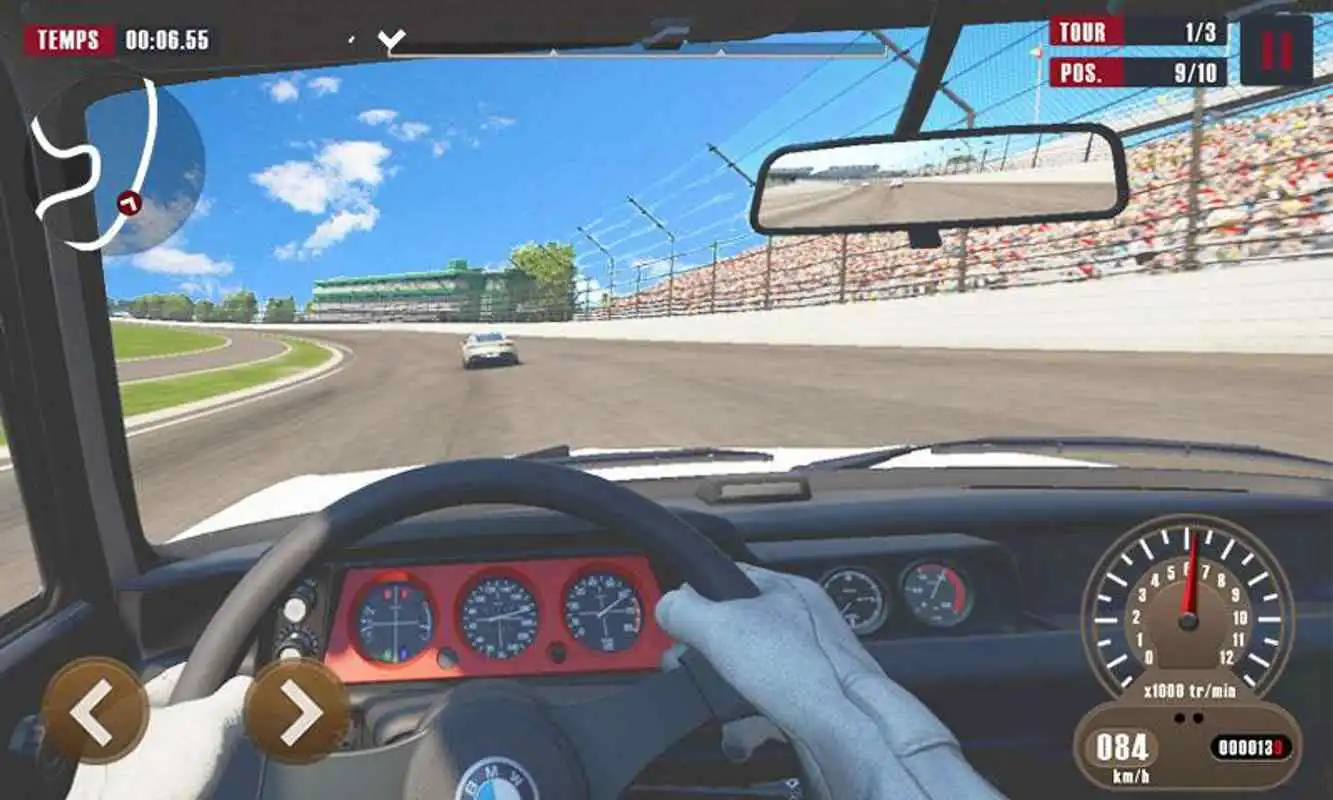1333x800 pixels.
Task: Click the red TEMPS label banner
Action: pos(68,38)
